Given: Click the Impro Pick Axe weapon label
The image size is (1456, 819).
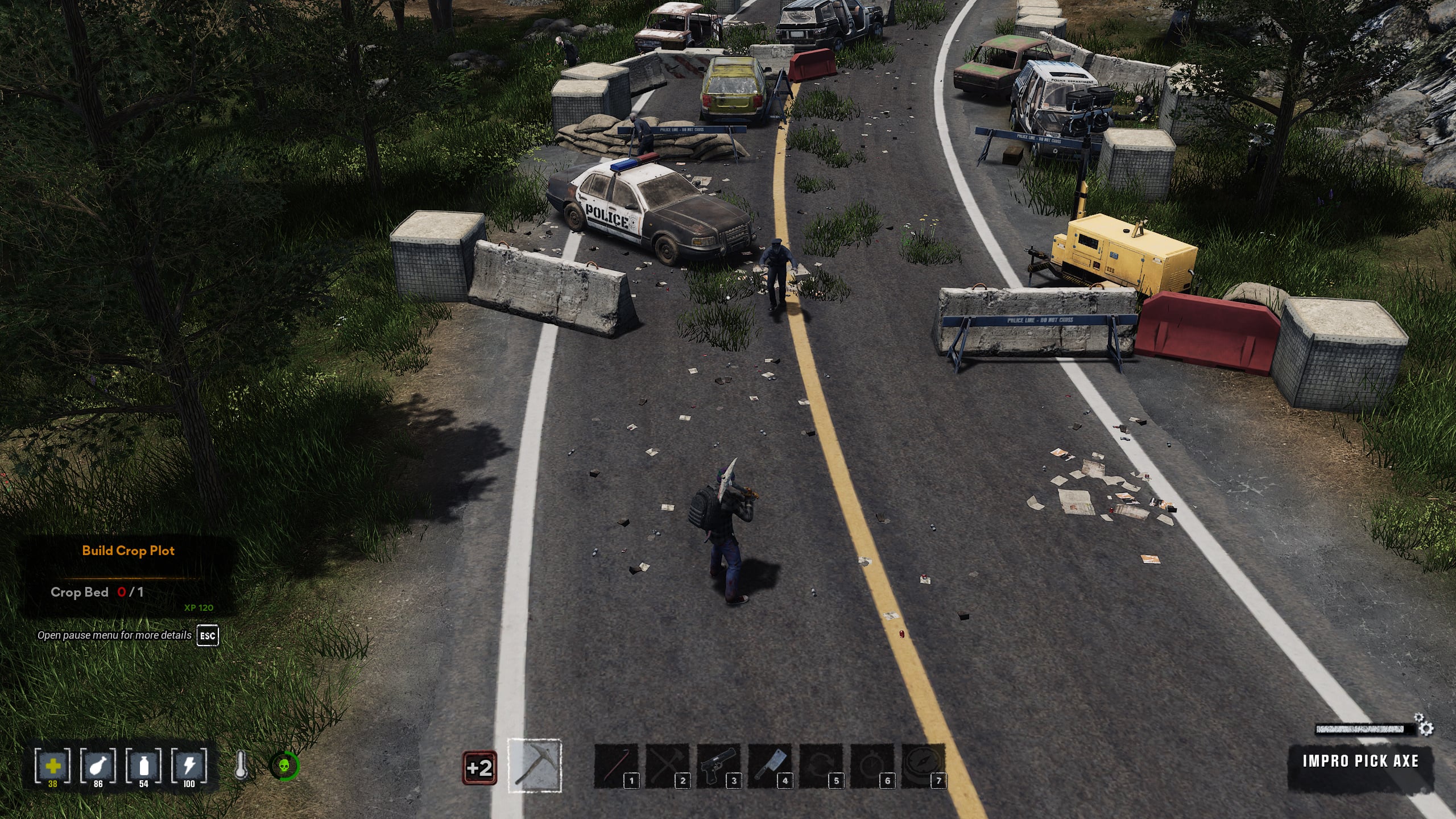Looking at the screenshot, I should 1360,761.
